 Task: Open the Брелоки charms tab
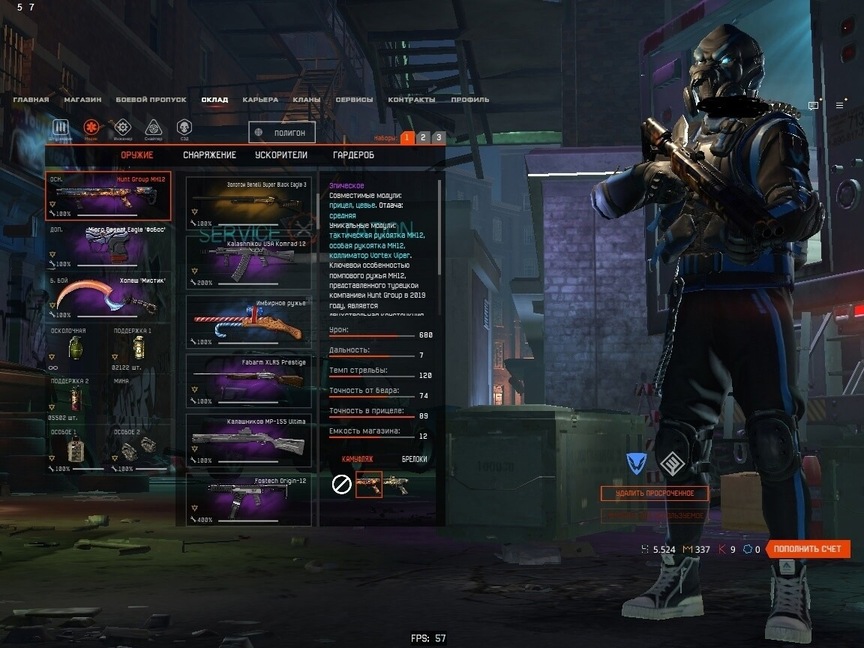414,459
